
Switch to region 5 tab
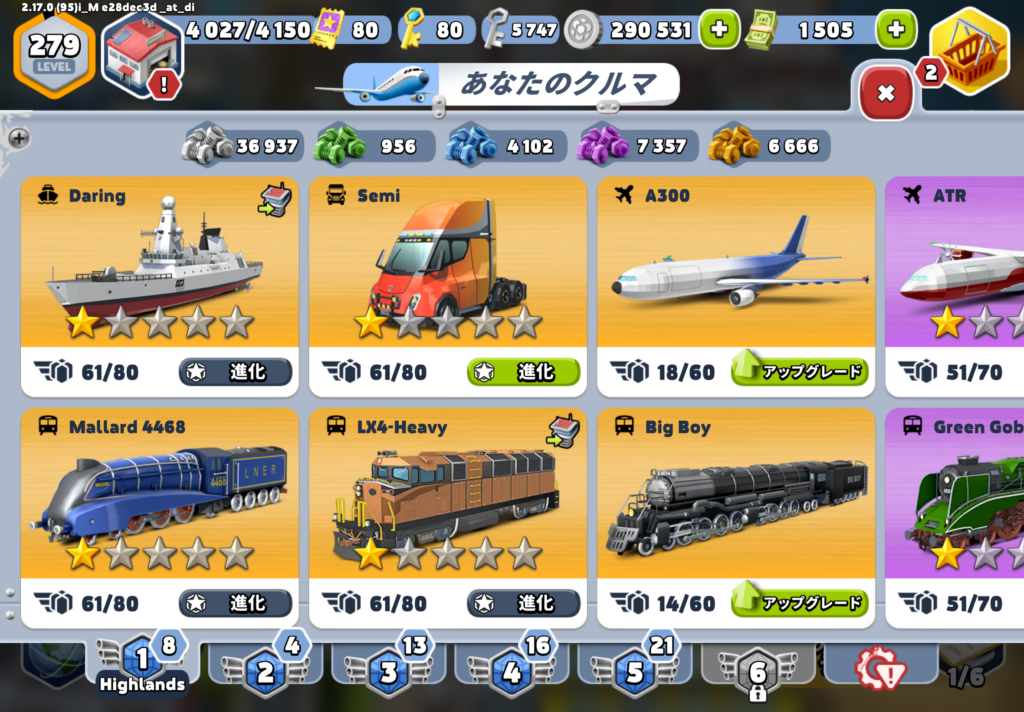[x=635, y=668]
